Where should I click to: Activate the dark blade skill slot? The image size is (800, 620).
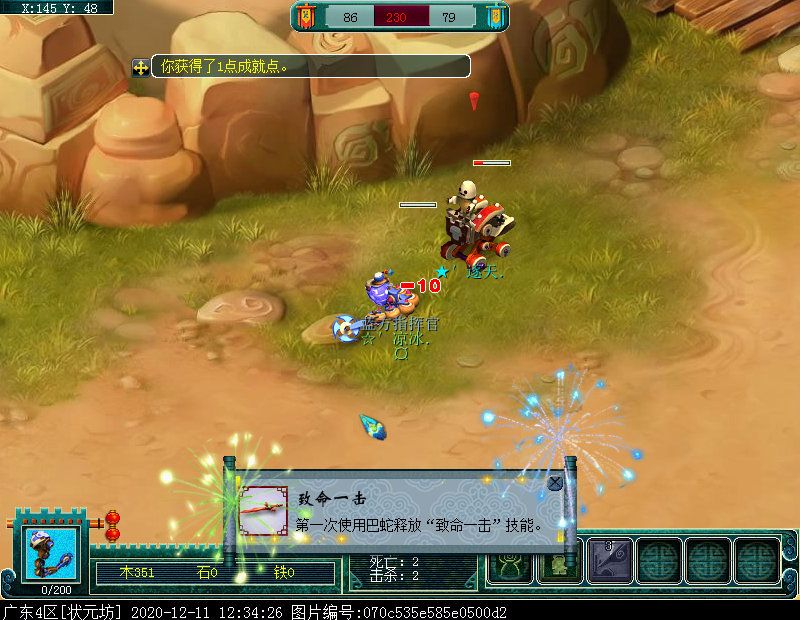[608, 560]
